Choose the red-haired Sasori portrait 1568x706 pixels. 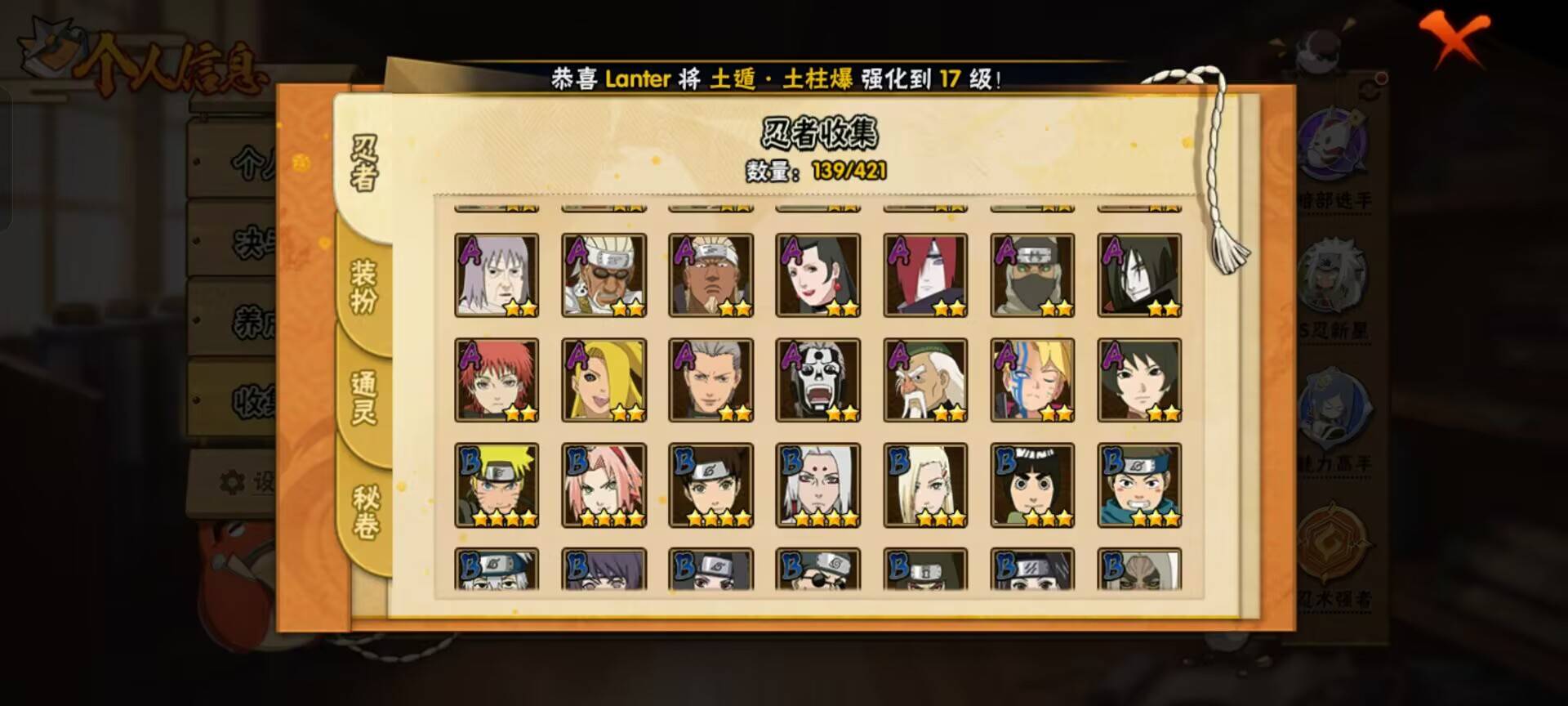pos(497,381)
